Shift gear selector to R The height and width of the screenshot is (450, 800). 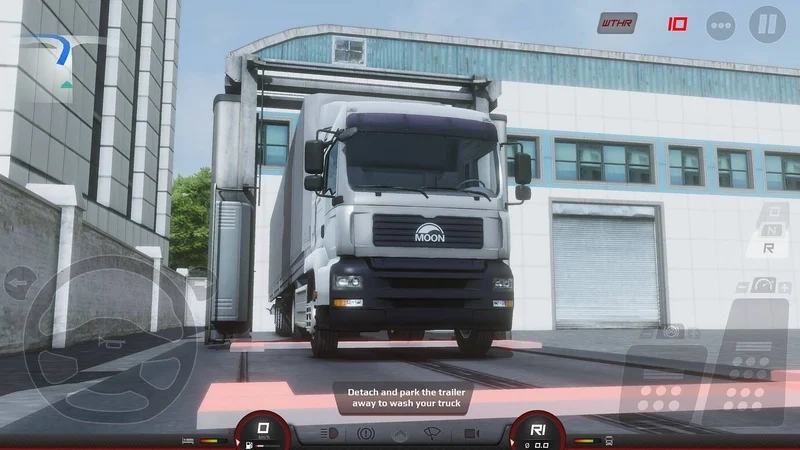click(x=768, y=247)
